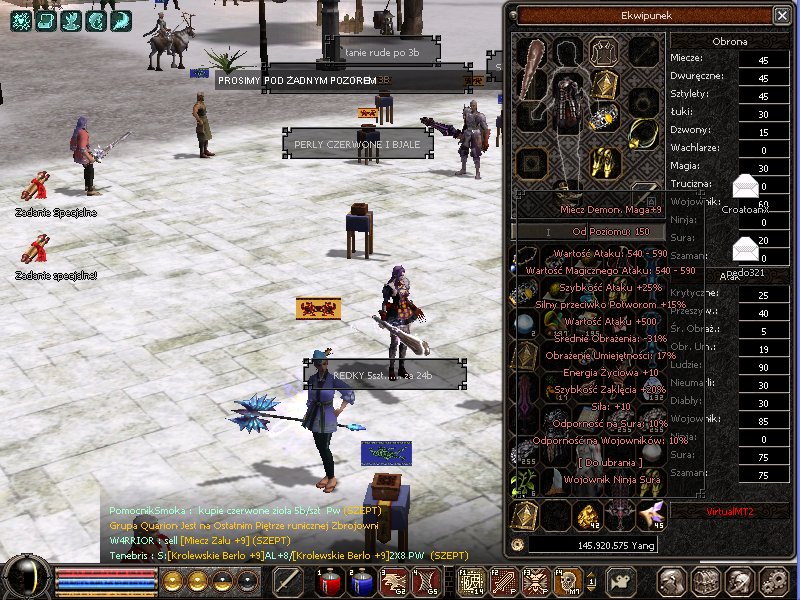Click the camera icon in the bottom bar
Image resolution: width=800 pixels, height=600 pixels.
[x=621, y=580]
